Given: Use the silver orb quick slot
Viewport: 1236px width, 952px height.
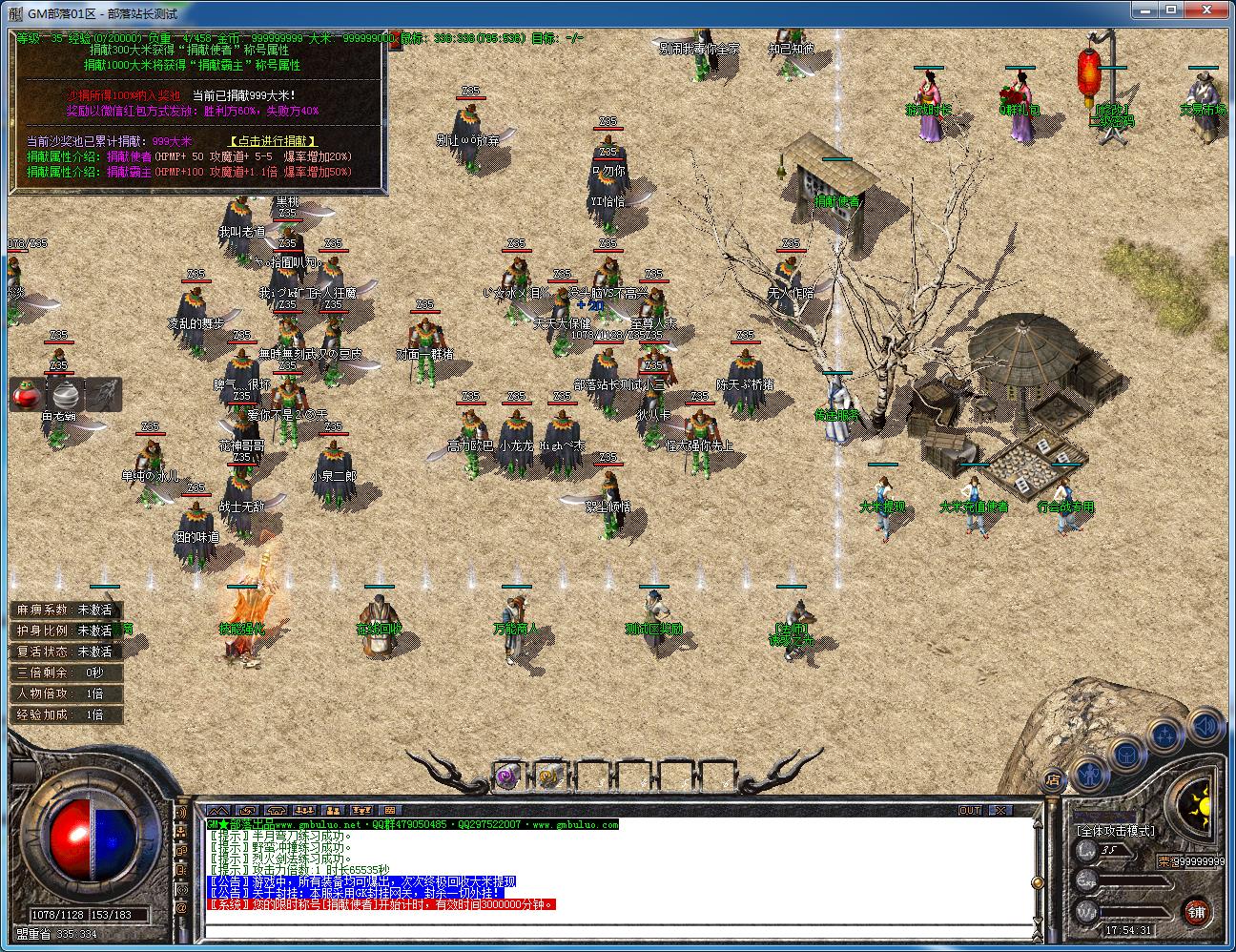Looking at the screenshot, I should [65, 394].
